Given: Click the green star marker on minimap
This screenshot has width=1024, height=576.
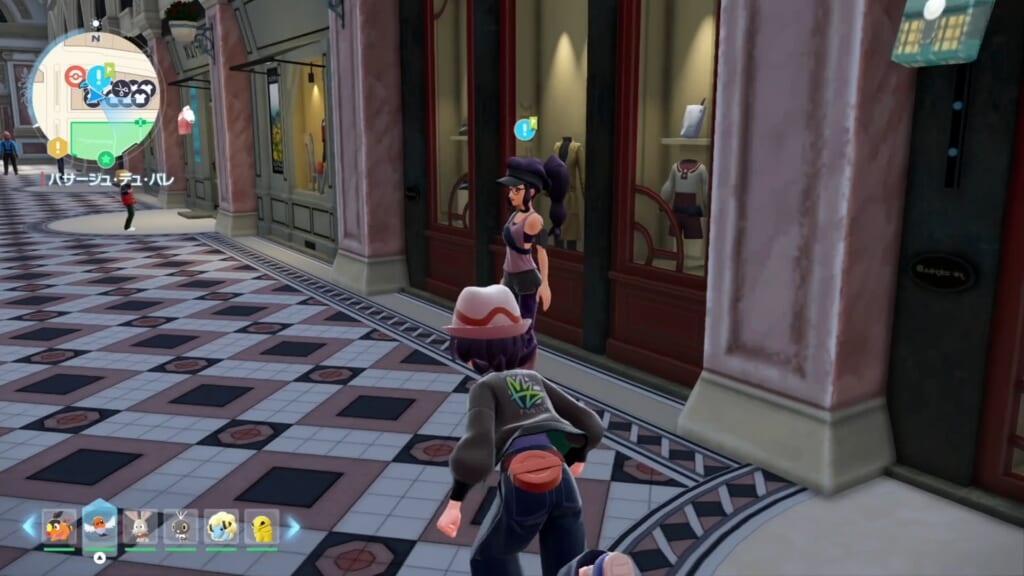Looking at the screenshot, I should (106, 158).
